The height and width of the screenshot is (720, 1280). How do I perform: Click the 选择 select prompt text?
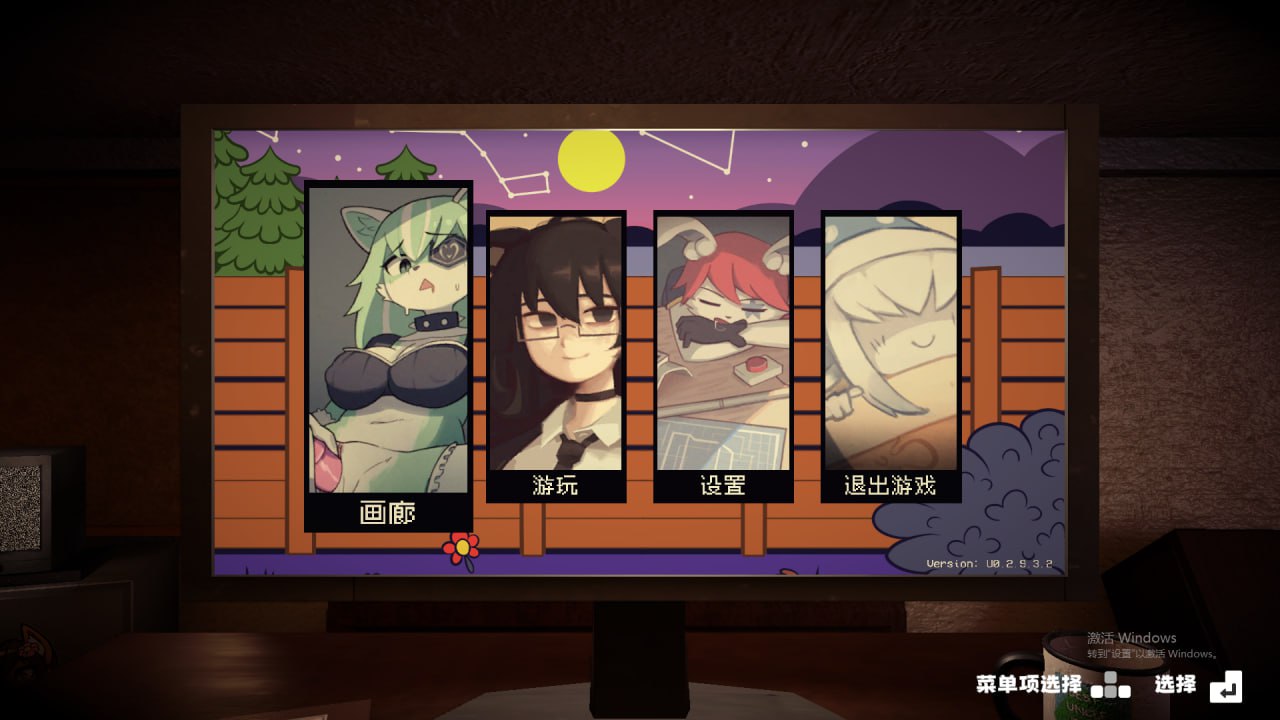1174,686
